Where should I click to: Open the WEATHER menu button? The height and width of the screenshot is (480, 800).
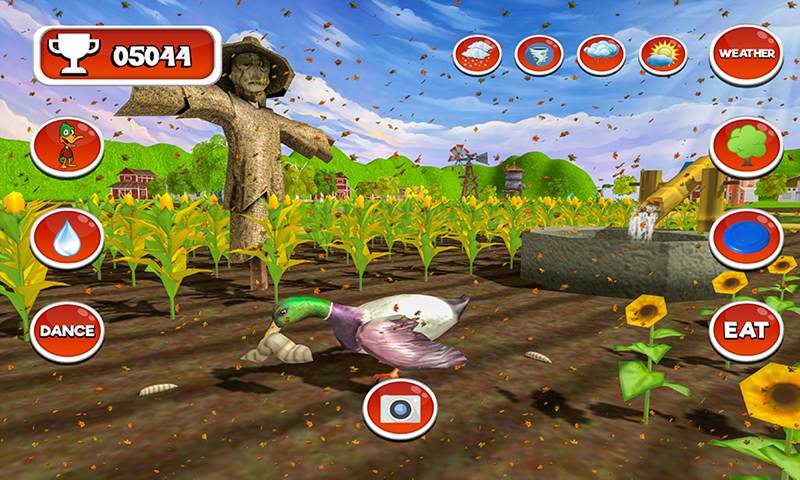(x=746, y=54)
